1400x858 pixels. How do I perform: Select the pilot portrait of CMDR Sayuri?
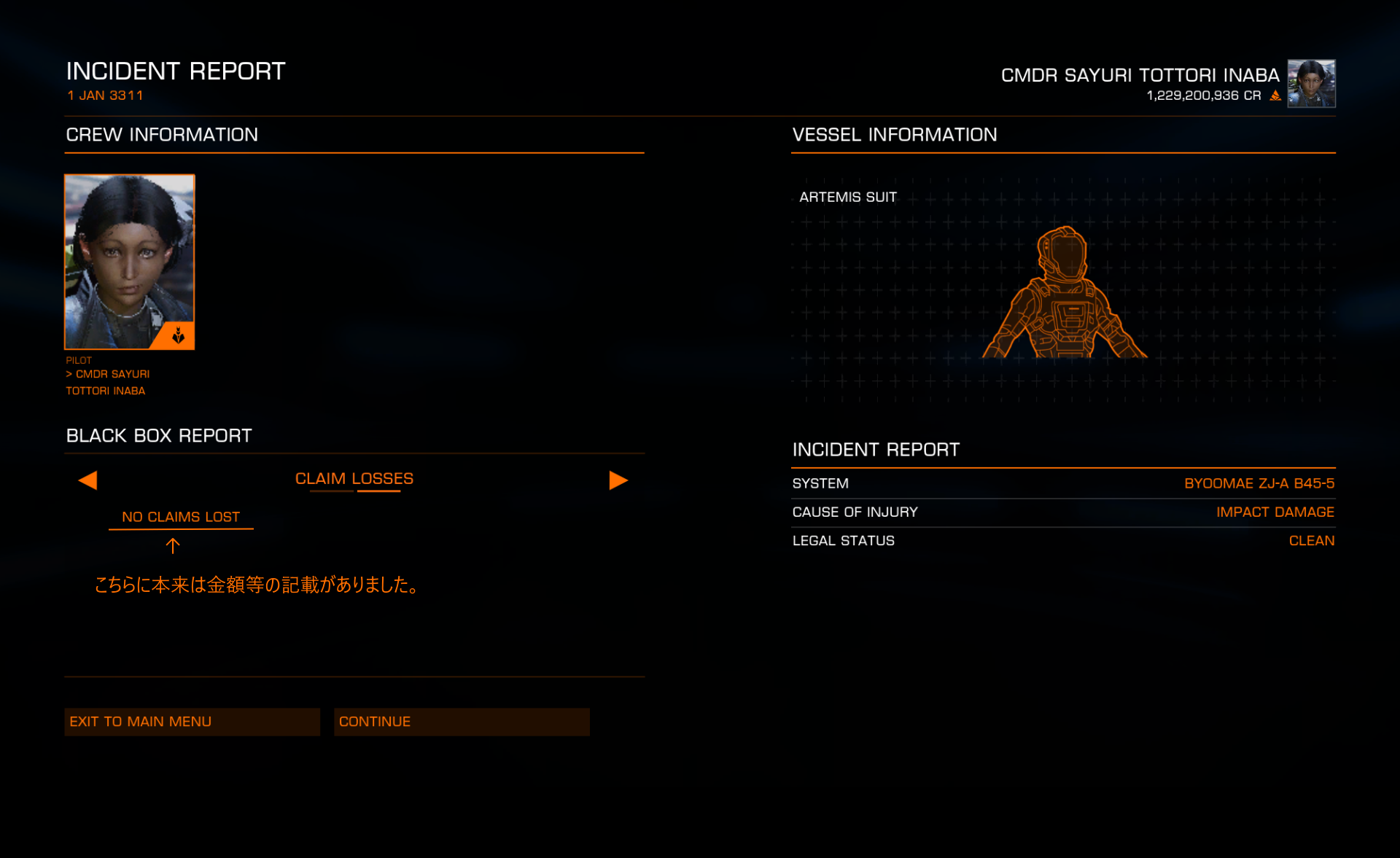(130, 262)
